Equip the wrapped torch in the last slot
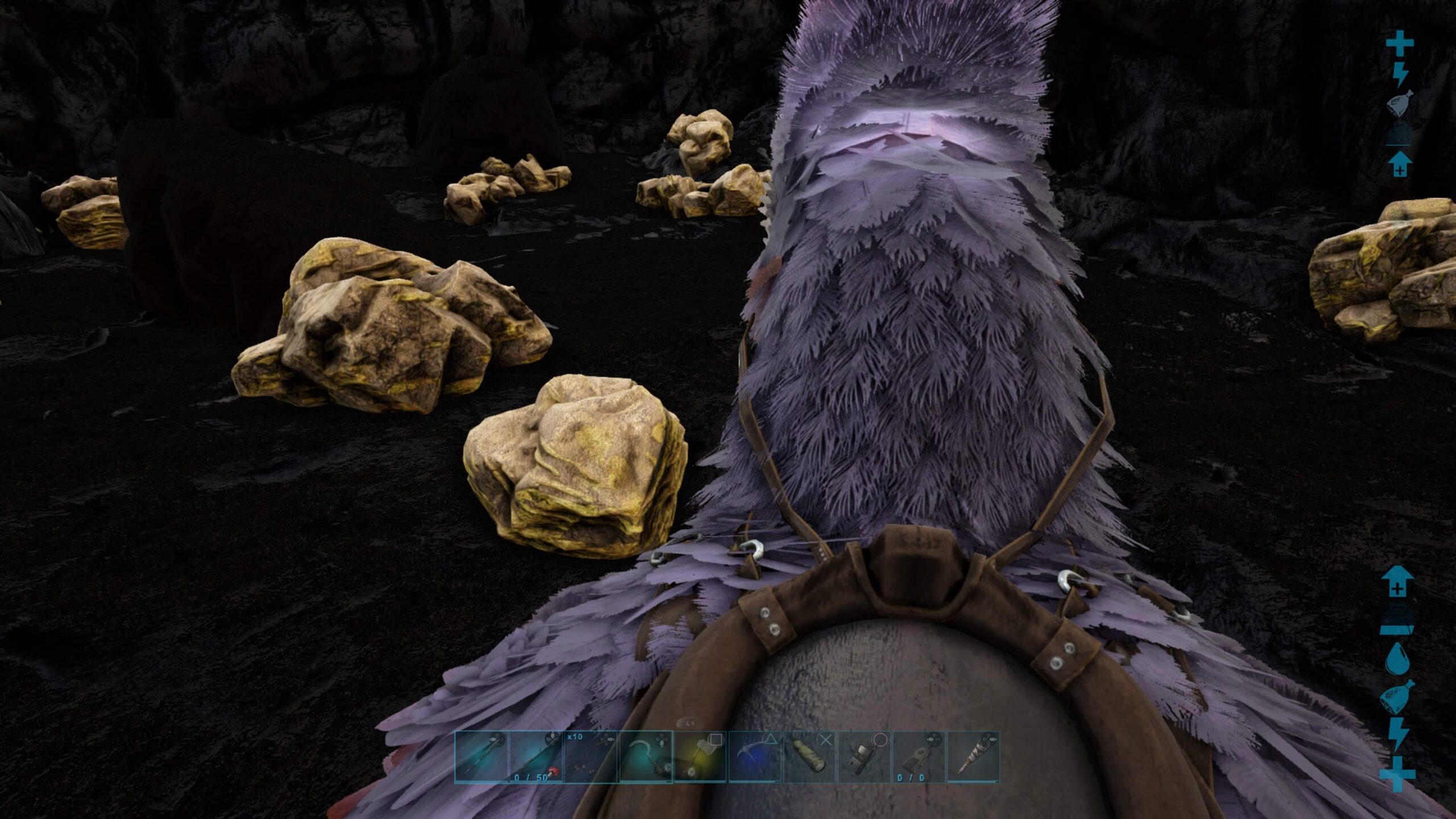The width and height of the screenshot is (1456, 819). [x=973, y=757]
